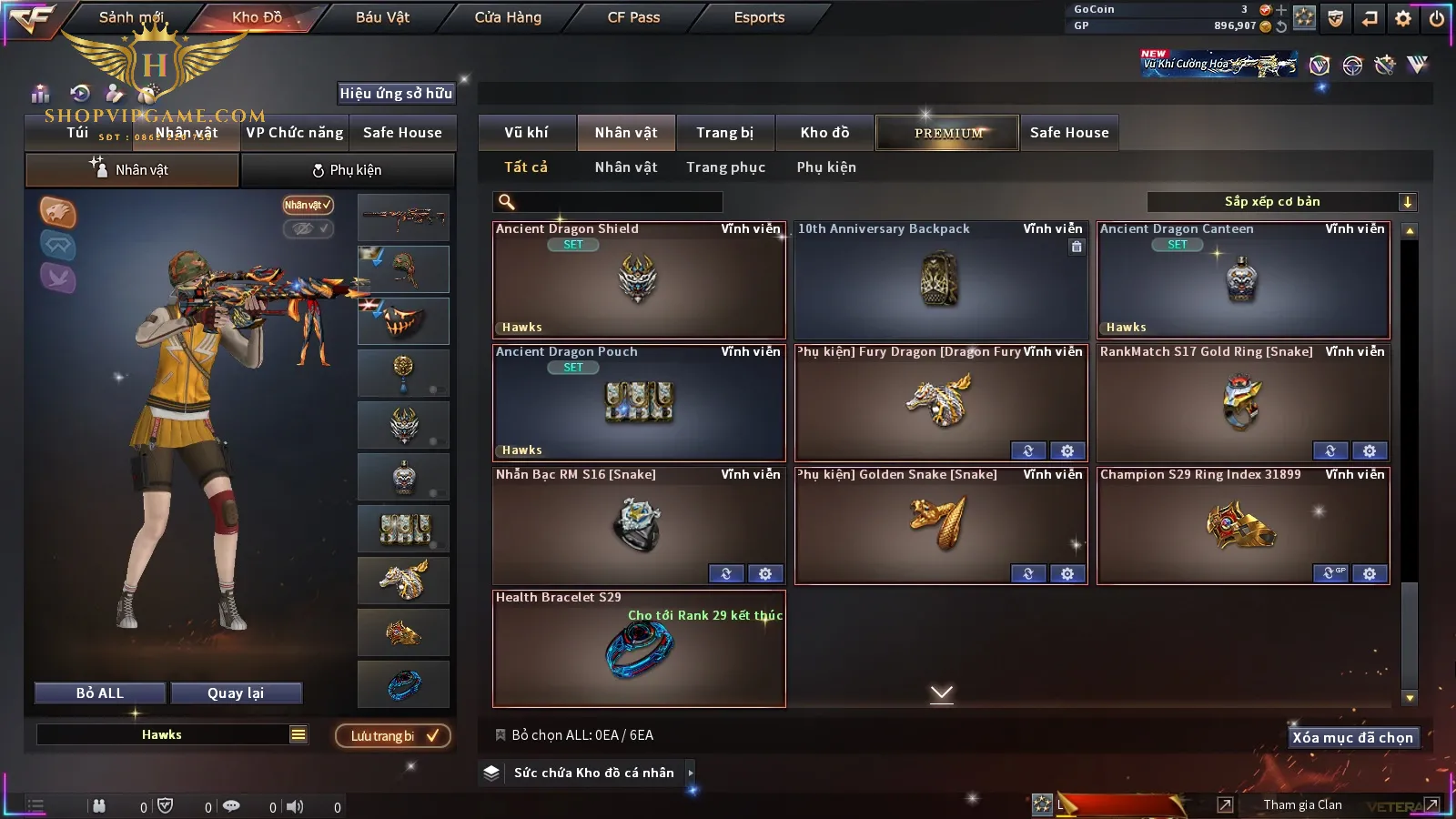Pick the Champion S29 Ring item
Screen dimensions: 1456x819
point(1243,526)
